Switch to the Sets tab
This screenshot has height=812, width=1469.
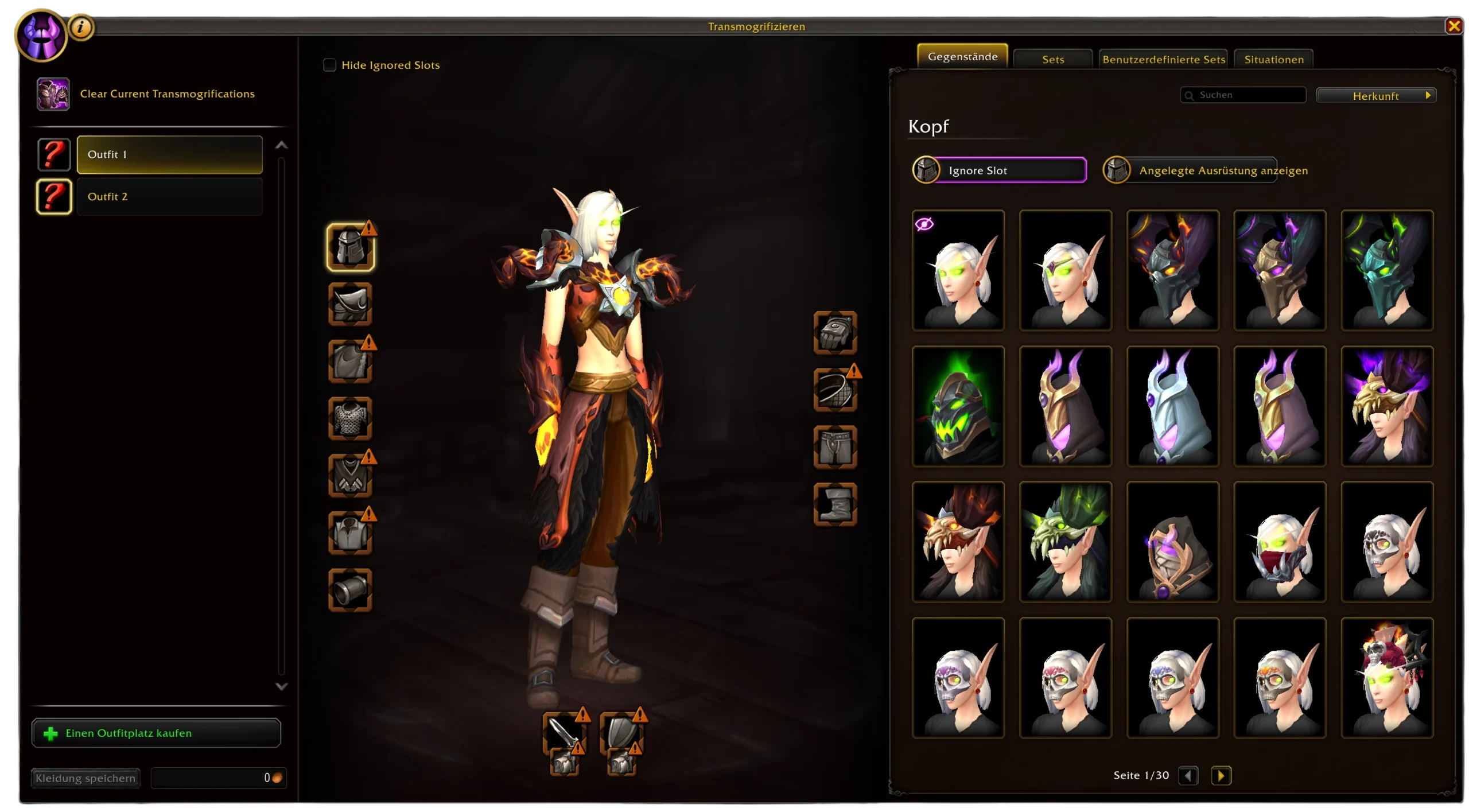1052,59
